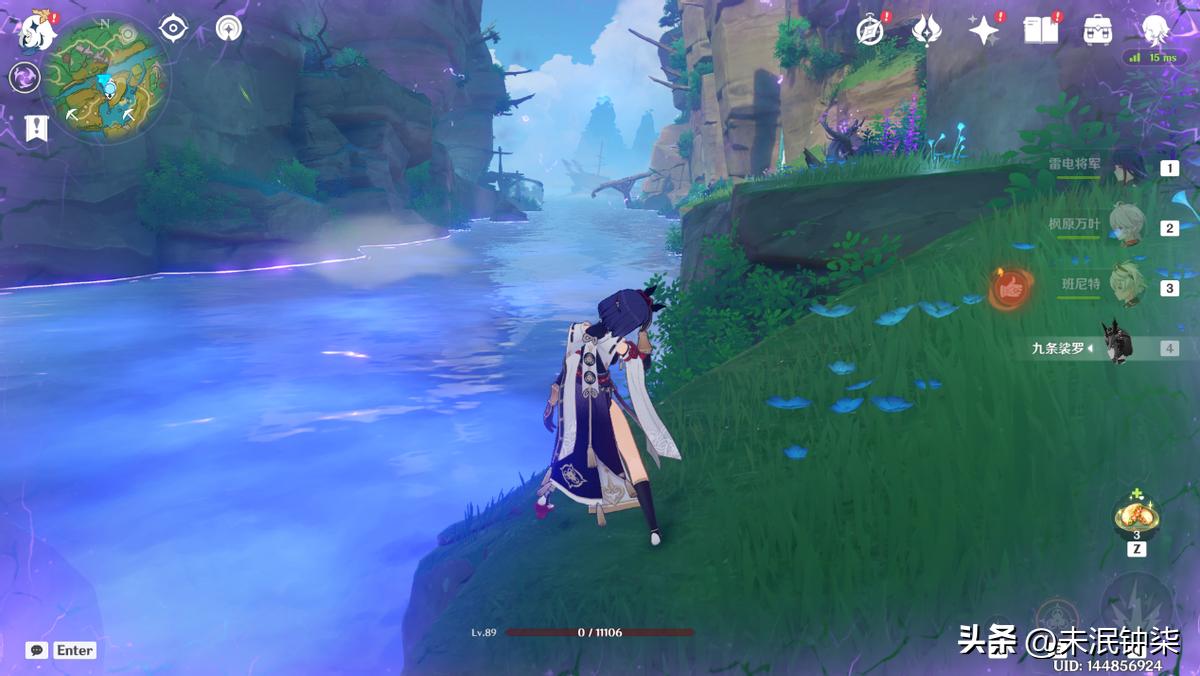This screenshot has width=1200, height=676.
Task: Click the eye-shaped icon beside the minimap
Action: pyautogui.click(x=174, y=28)
